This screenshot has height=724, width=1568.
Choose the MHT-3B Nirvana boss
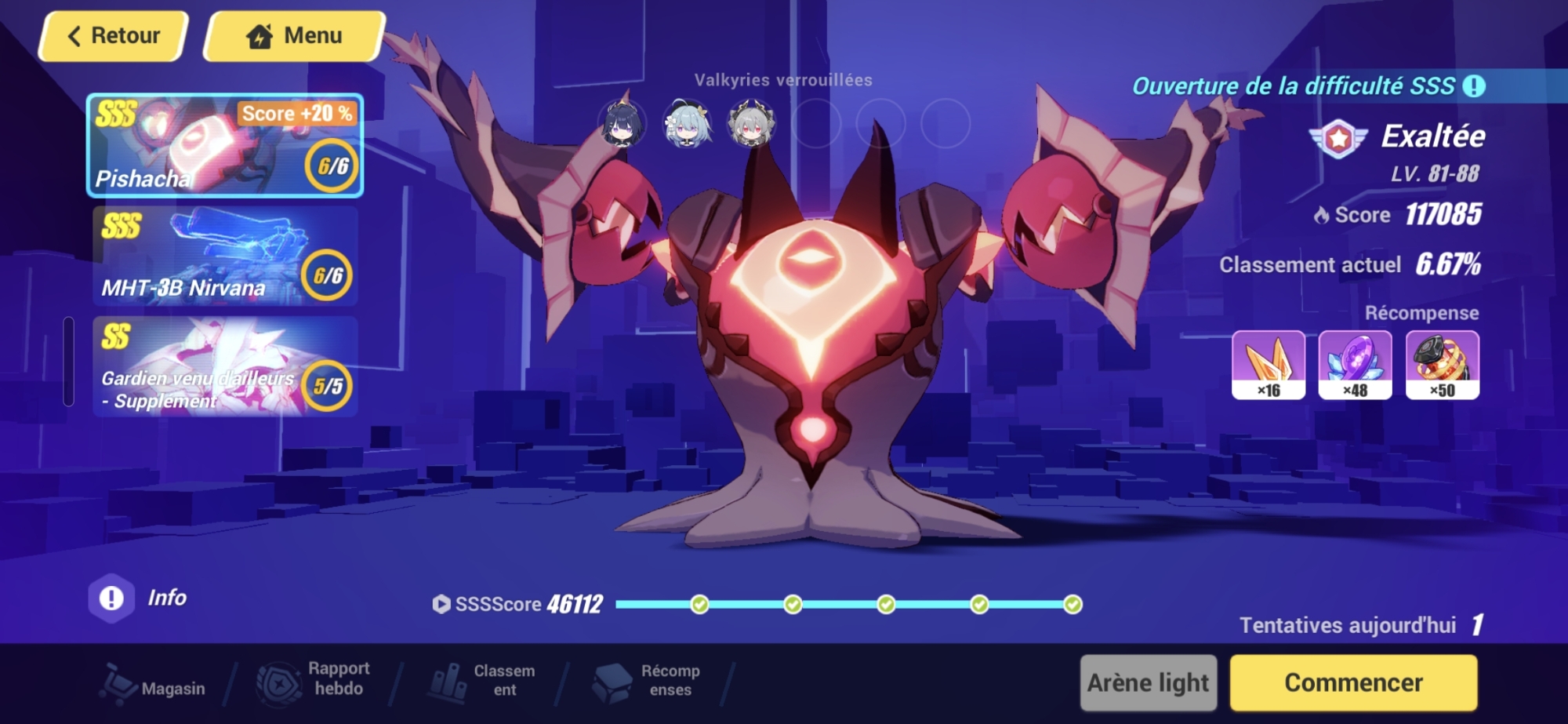(224, 256)
